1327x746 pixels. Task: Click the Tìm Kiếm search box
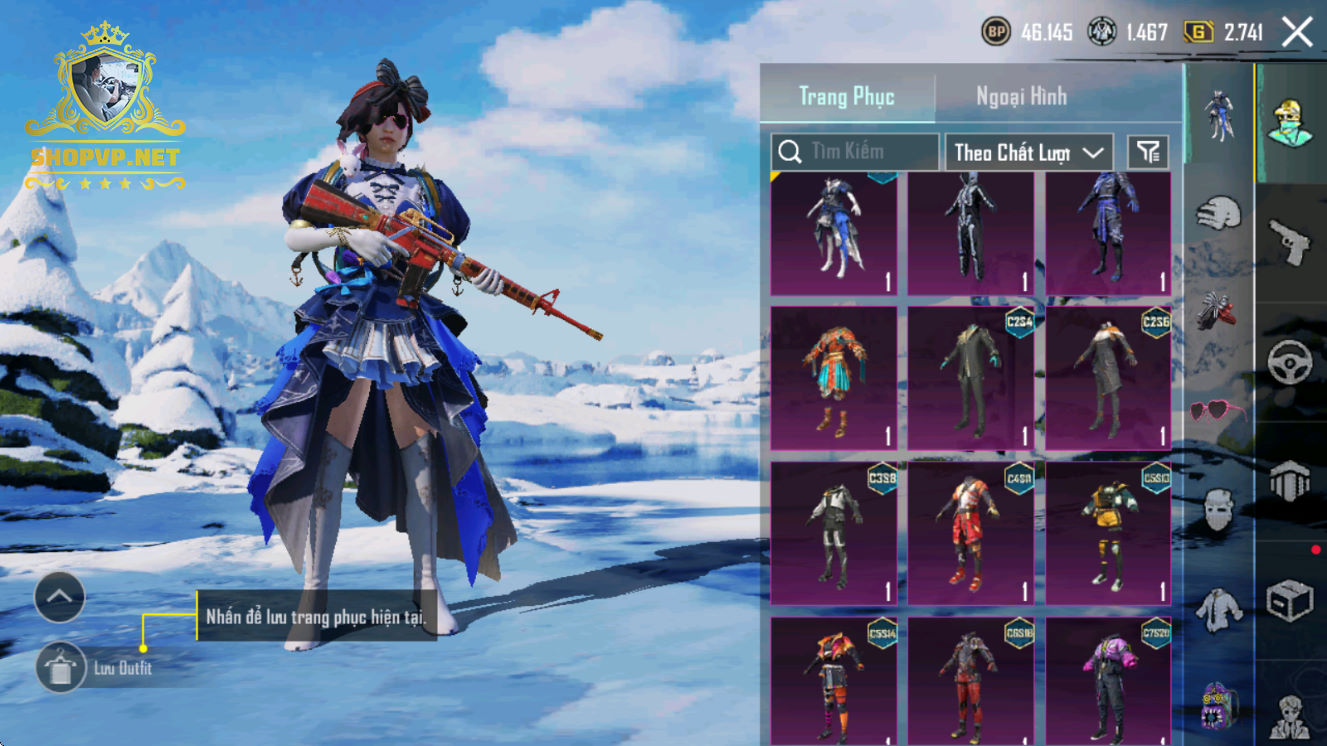point(855,152)
